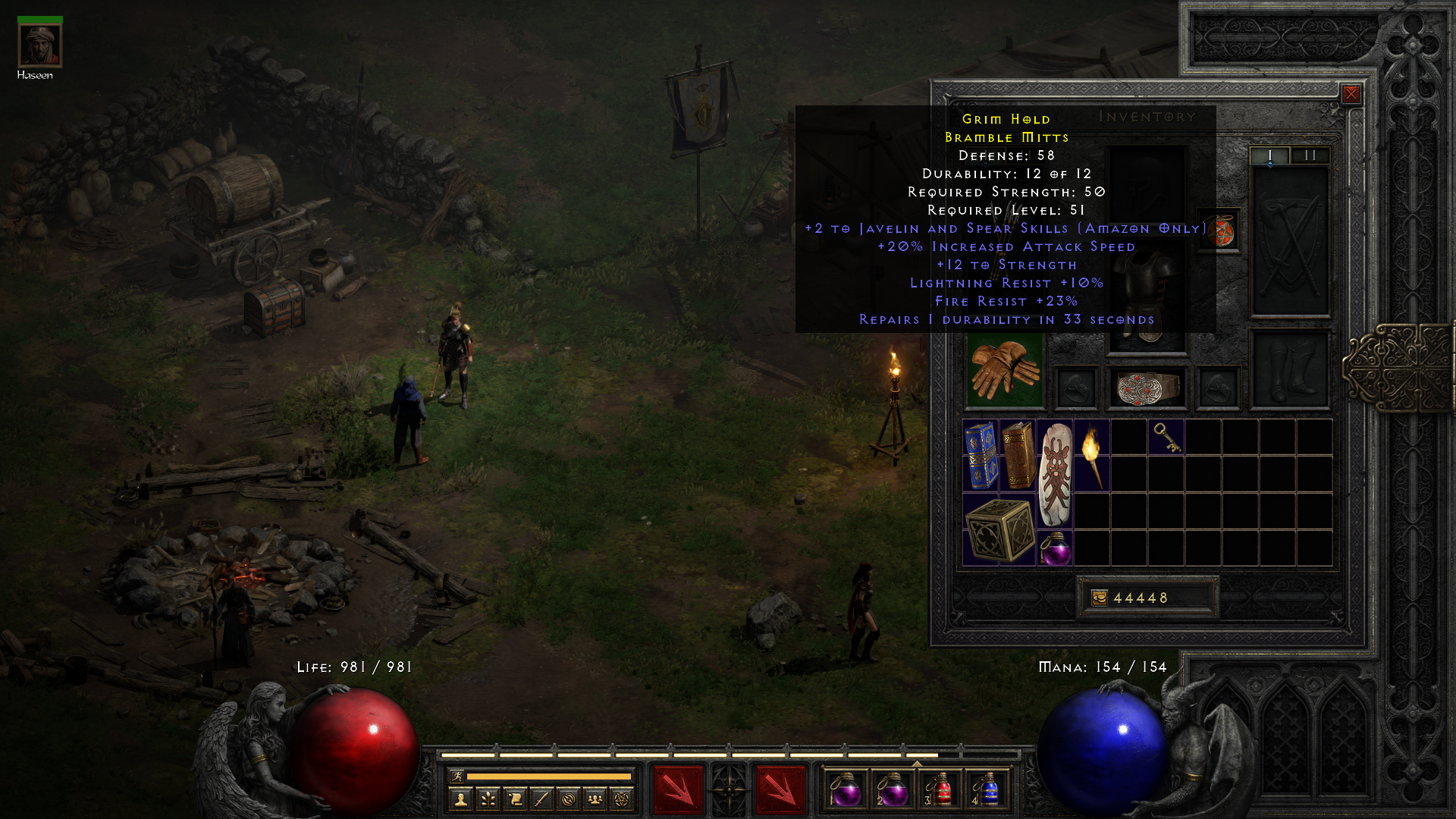
Task: Click Haseen's mercenary portrait
Action: (39, 45)
